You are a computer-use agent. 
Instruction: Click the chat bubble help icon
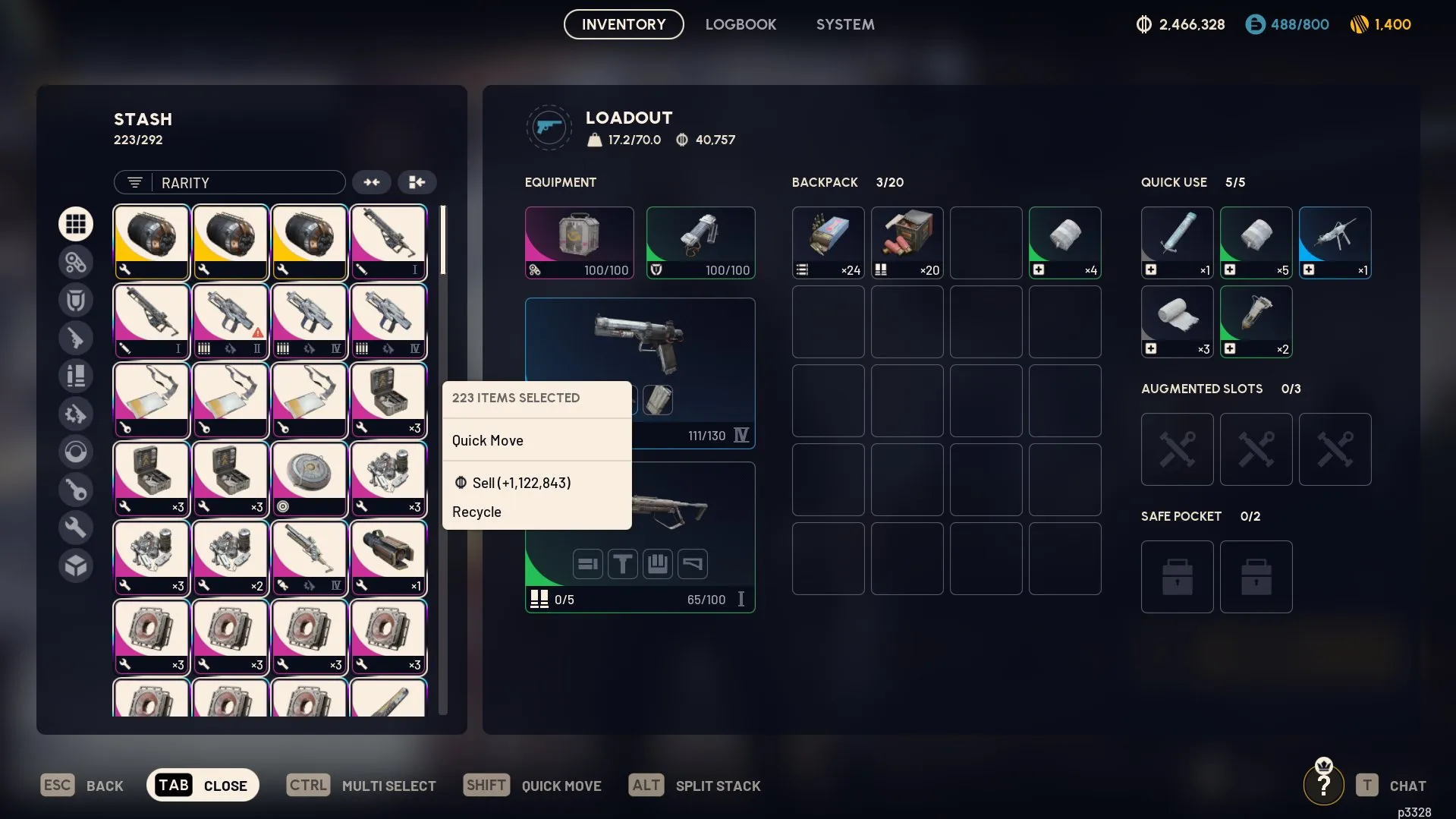pos(1323,784)
